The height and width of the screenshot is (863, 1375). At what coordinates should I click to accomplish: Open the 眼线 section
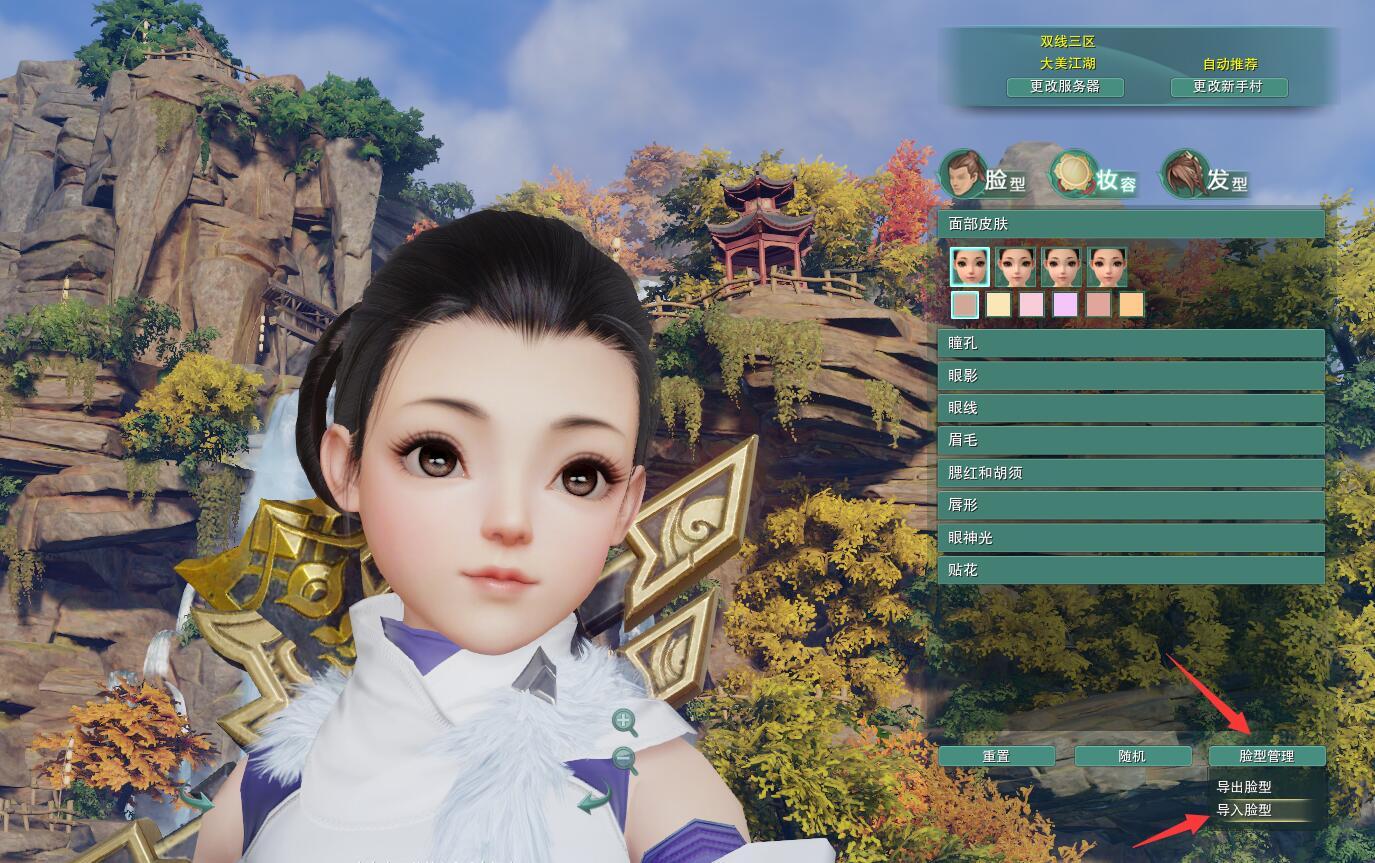click(x=1130, y=408)
